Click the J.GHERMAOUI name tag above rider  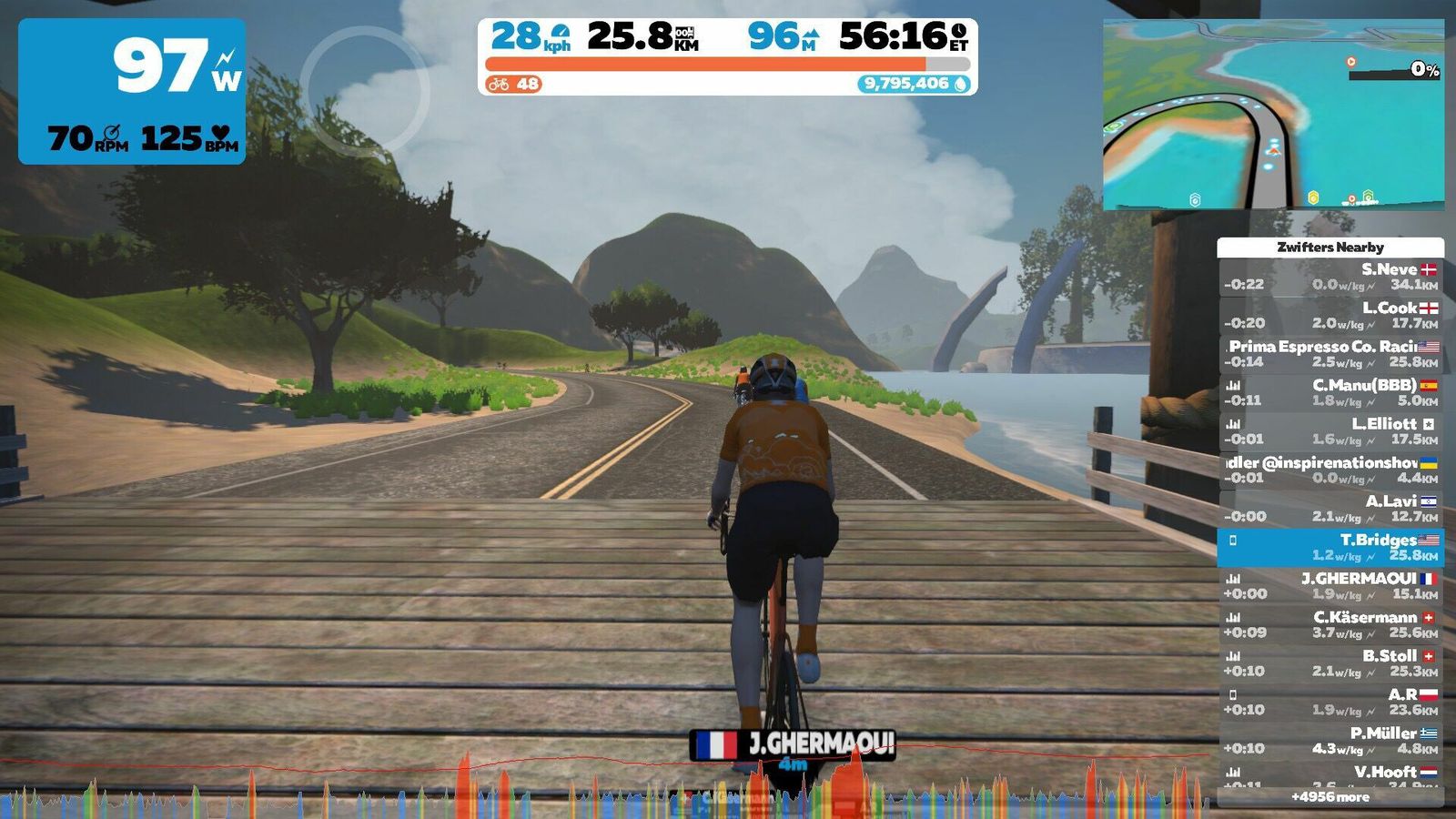(x=793, y=744)
